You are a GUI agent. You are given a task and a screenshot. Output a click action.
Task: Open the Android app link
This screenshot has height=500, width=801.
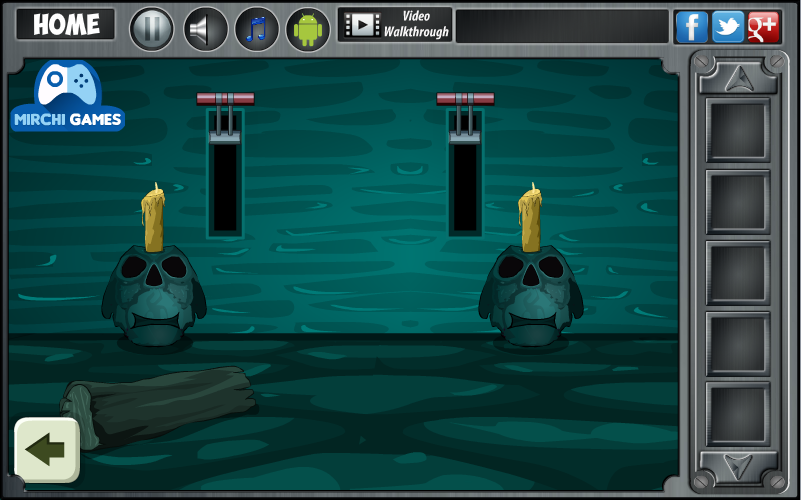[x=308, y=28]
